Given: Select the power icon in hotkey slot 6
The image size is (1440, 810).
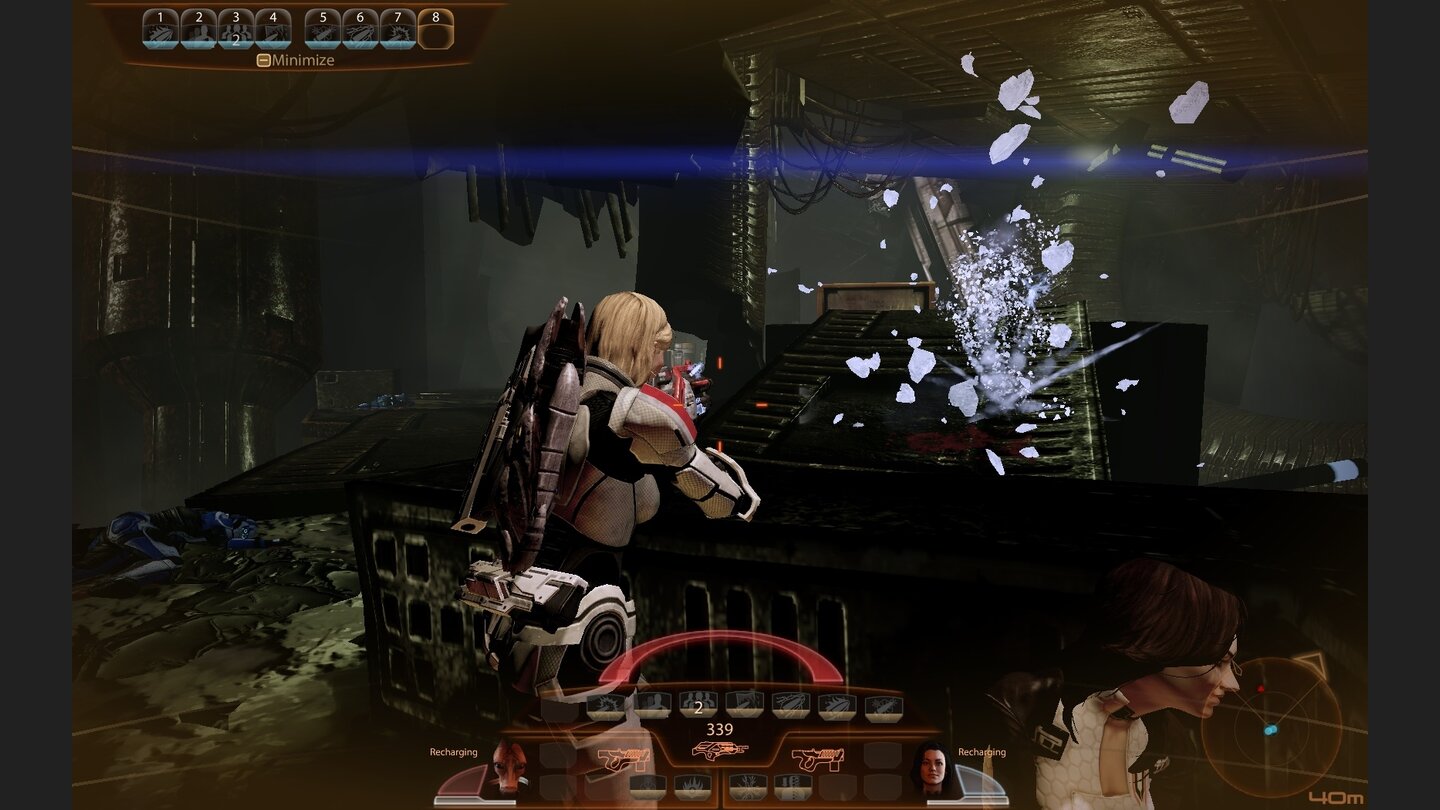Looking at the screenshot, I should (358, 28).
